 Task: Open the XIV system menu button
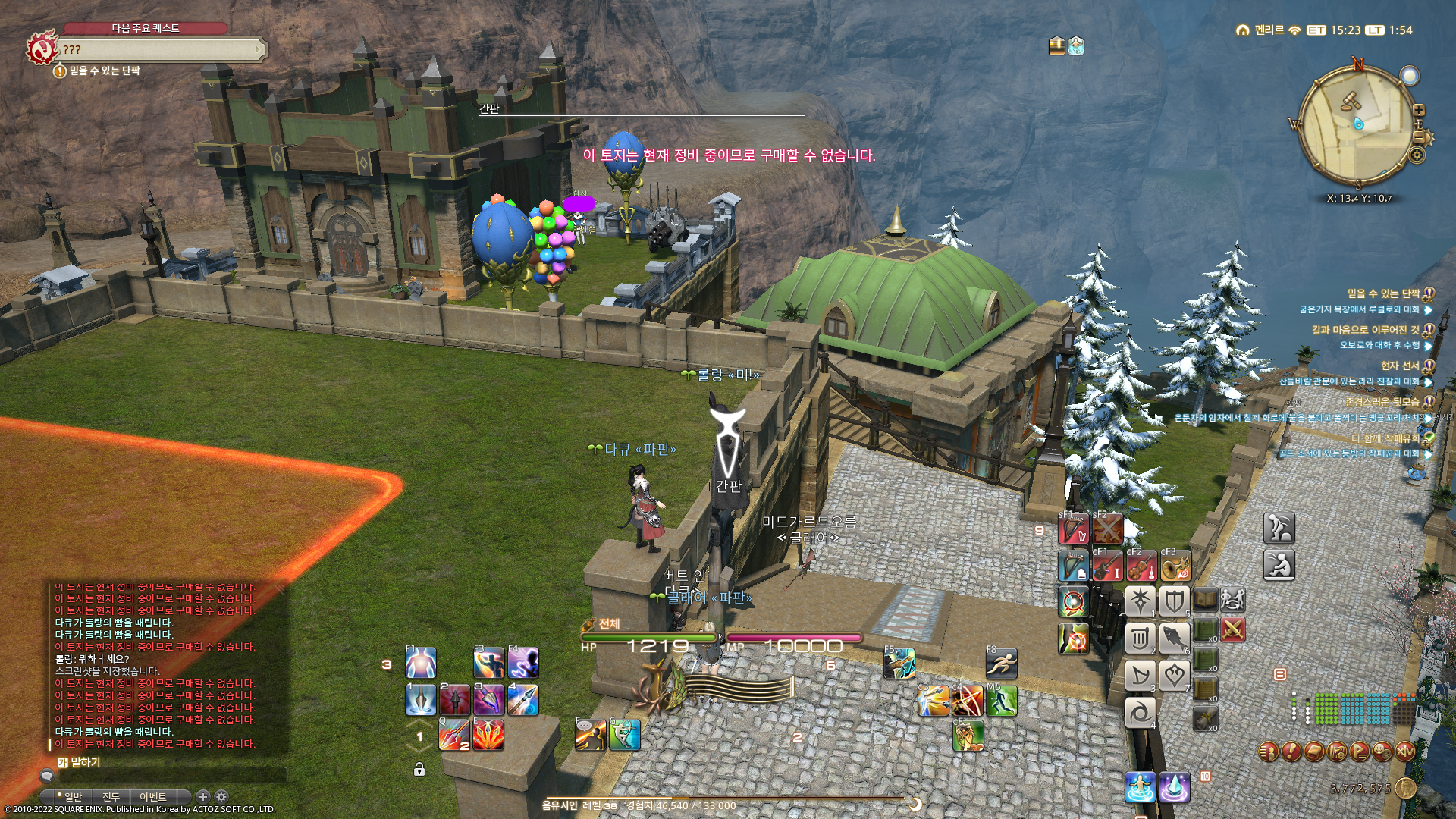click(1405, 752)
